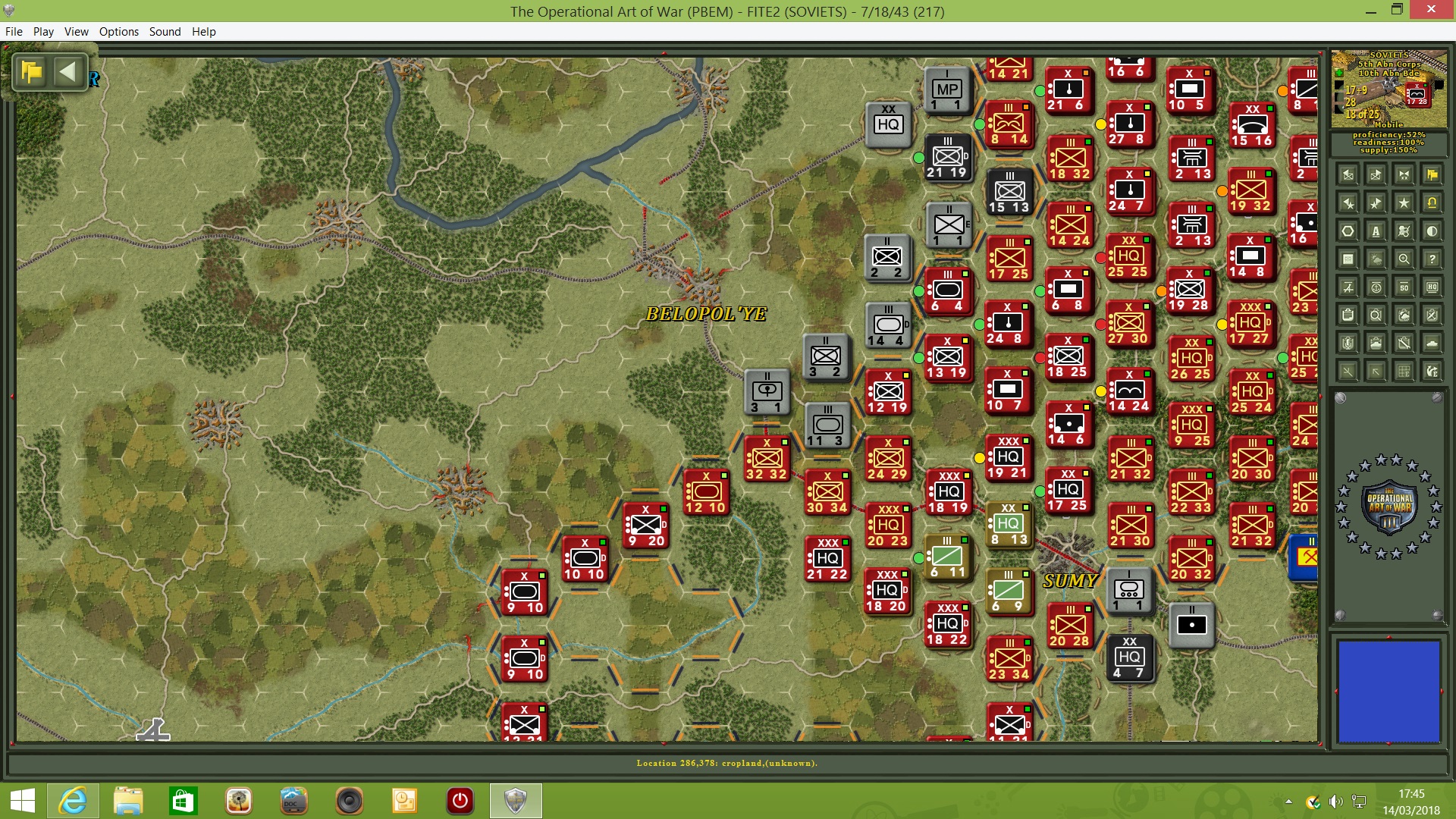
Task: Toggle the solid star unit display icon
Action: pyautogui.click(x=1404, y=203)
